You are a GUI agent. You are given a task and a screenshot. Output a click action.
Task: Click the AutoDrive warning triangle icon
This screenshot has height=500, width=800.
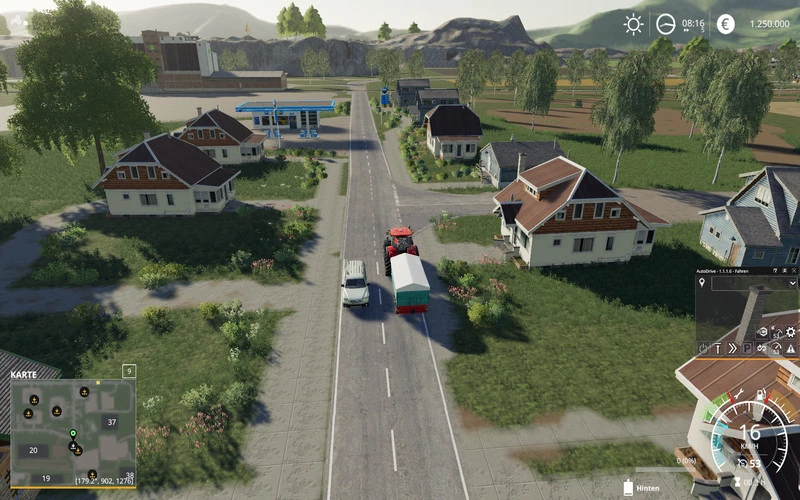(x=790, y=348)
